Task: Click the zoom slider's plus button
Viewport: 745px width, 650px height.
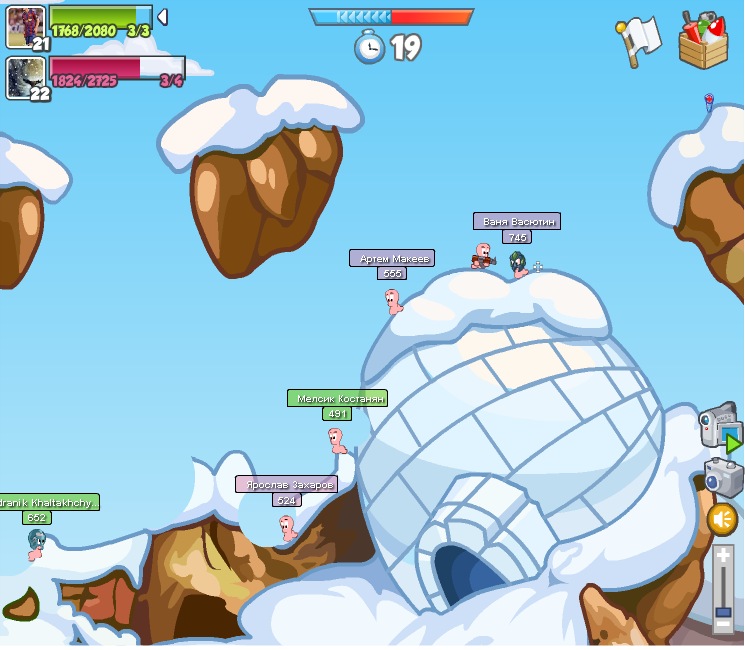Action: coord(723,556)
